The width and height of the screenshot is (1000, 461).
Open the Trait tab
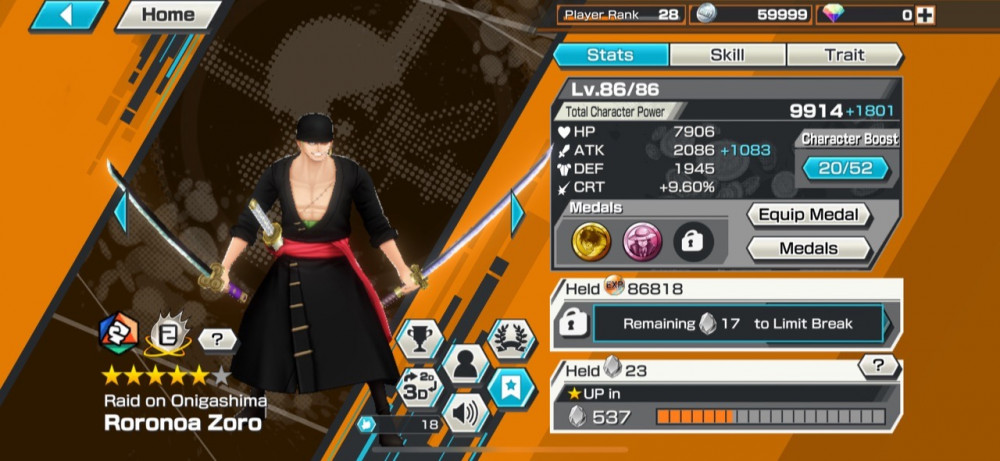coord(844,55)
